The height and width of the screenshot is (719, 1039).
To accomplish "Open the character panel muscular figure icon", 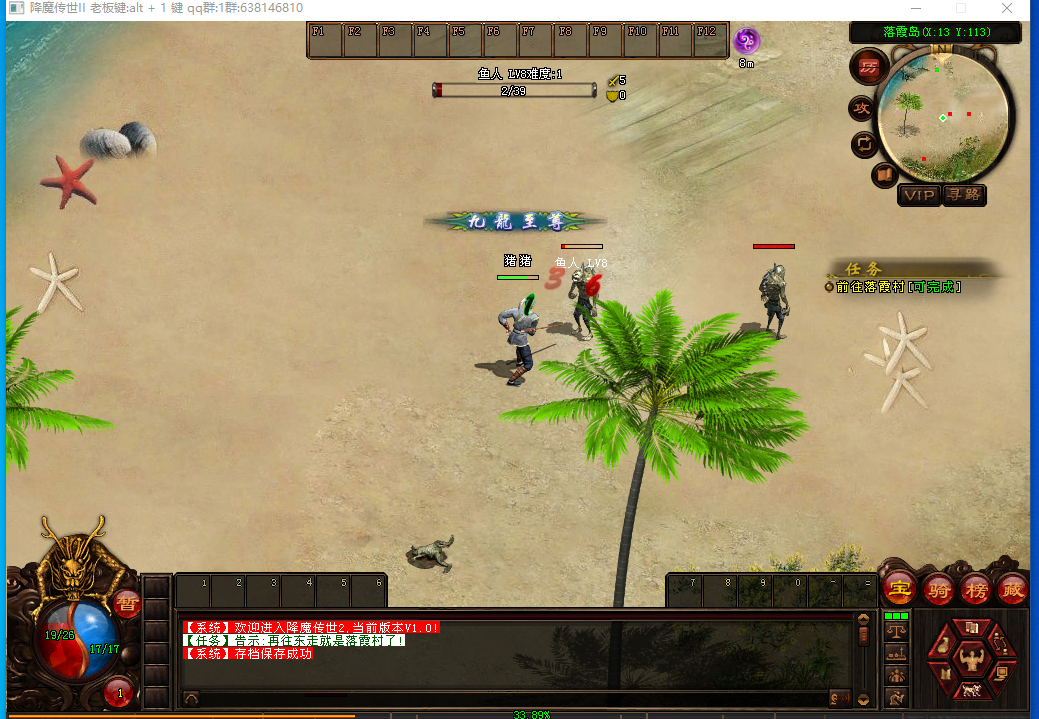I will pos(970,658).
